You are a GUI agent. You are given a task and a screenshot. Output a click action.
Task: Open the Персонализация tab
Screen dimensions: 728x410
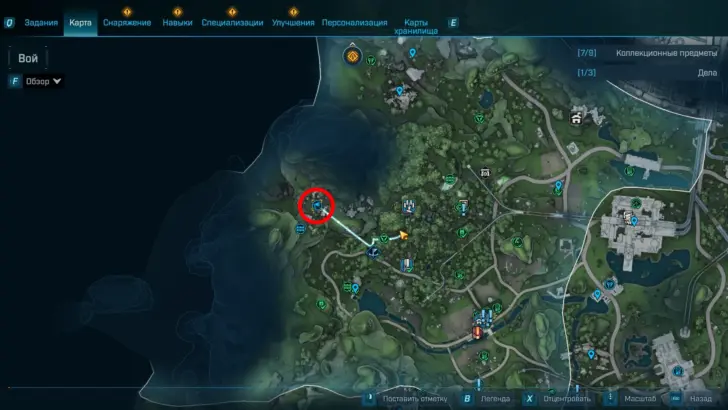(361, 22)
